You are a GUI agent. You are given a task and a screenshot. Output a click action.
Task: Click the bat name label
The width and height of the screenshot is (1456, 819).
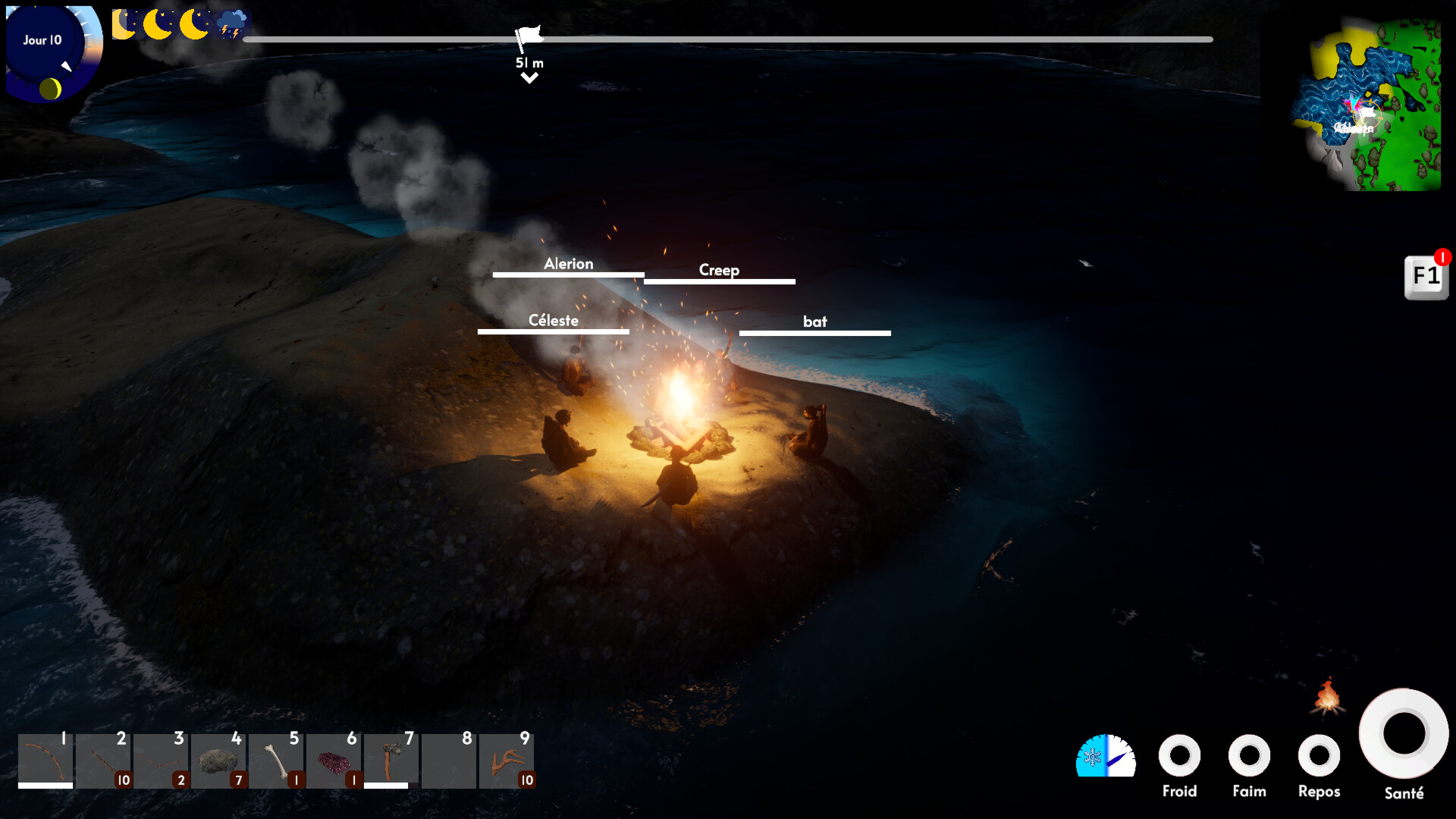(815, 322)
